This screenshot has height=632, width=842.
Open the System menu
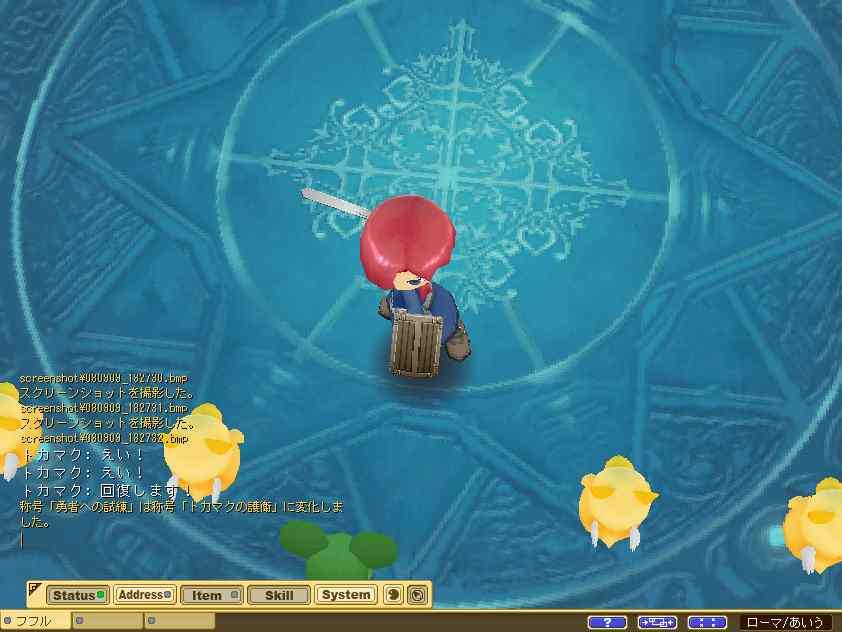pos(346,595)
